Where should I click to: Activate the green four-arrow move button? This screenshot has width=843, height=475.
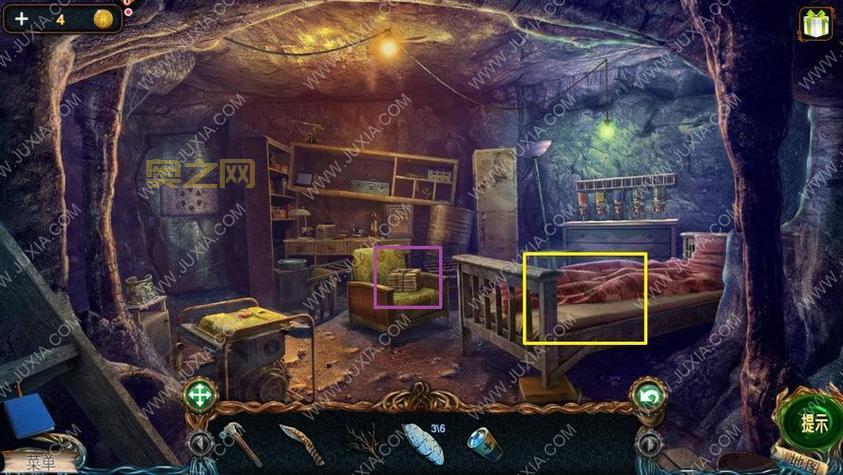click(198, 397)
